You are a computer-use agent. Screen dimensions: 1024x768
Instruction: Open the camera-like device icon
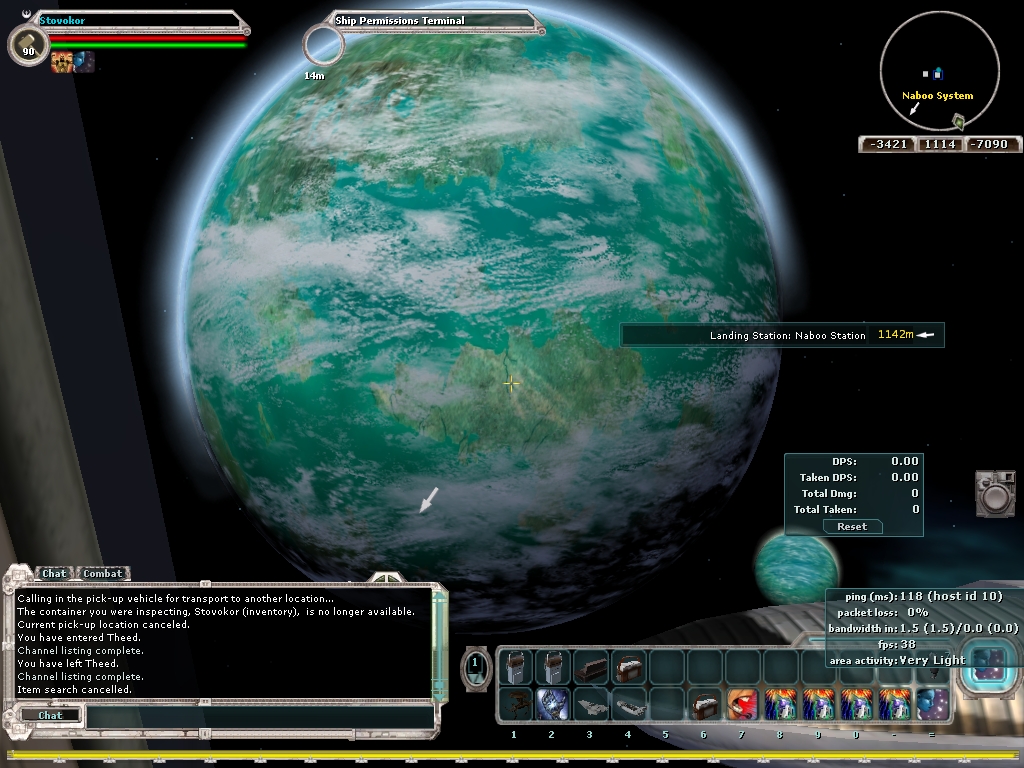pyautogui.click(x=994, y=494)
